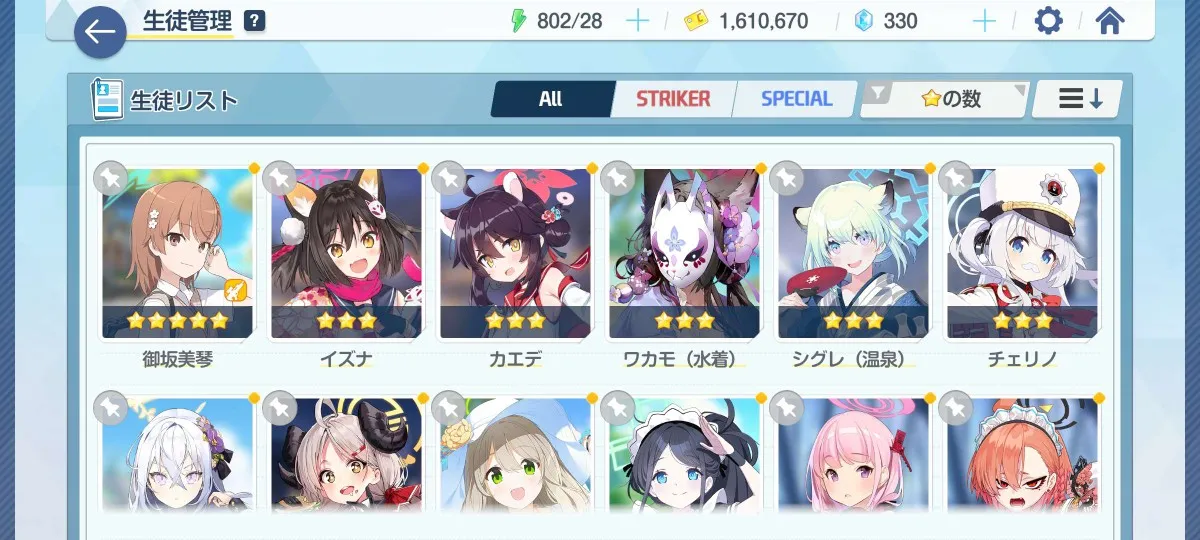Pick the シグレ（温泉） student card
1200x540 pixels.
pos(854,254)
